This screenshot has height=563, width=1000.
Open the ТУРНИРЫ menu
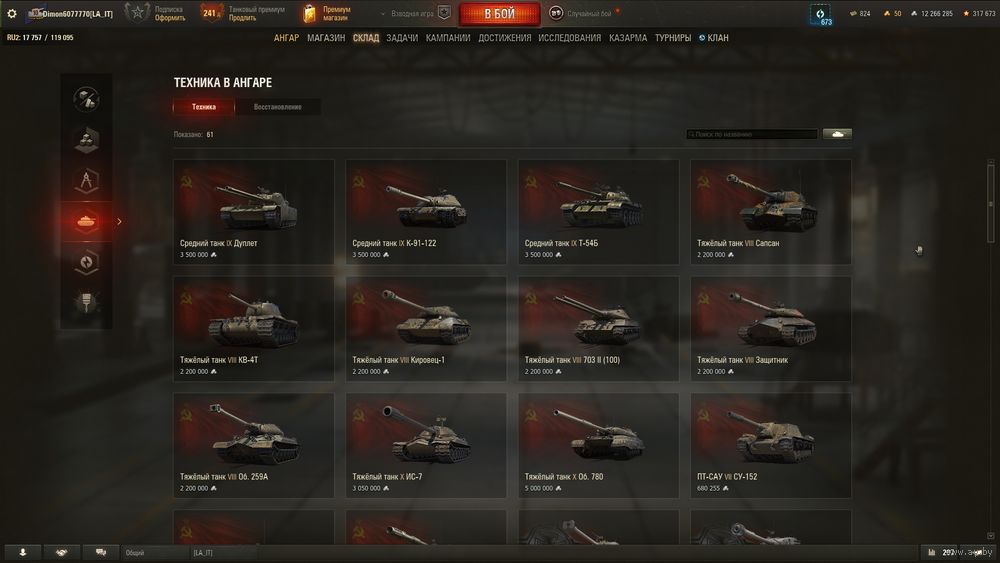(673, 38)
